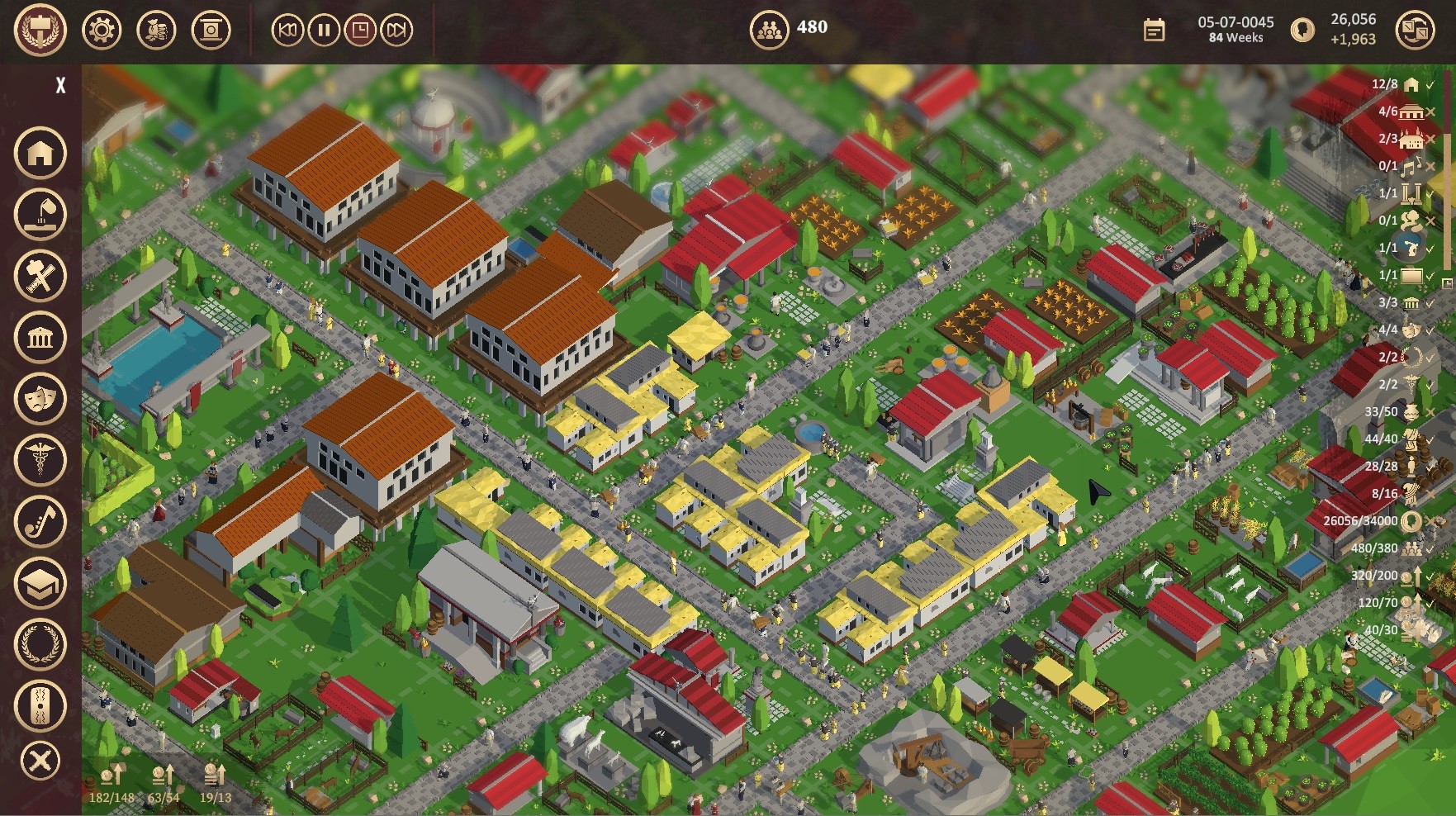The image size is (1456, 816).
Task: Choose the caduceus health category
Action: (x=40, y=459)
